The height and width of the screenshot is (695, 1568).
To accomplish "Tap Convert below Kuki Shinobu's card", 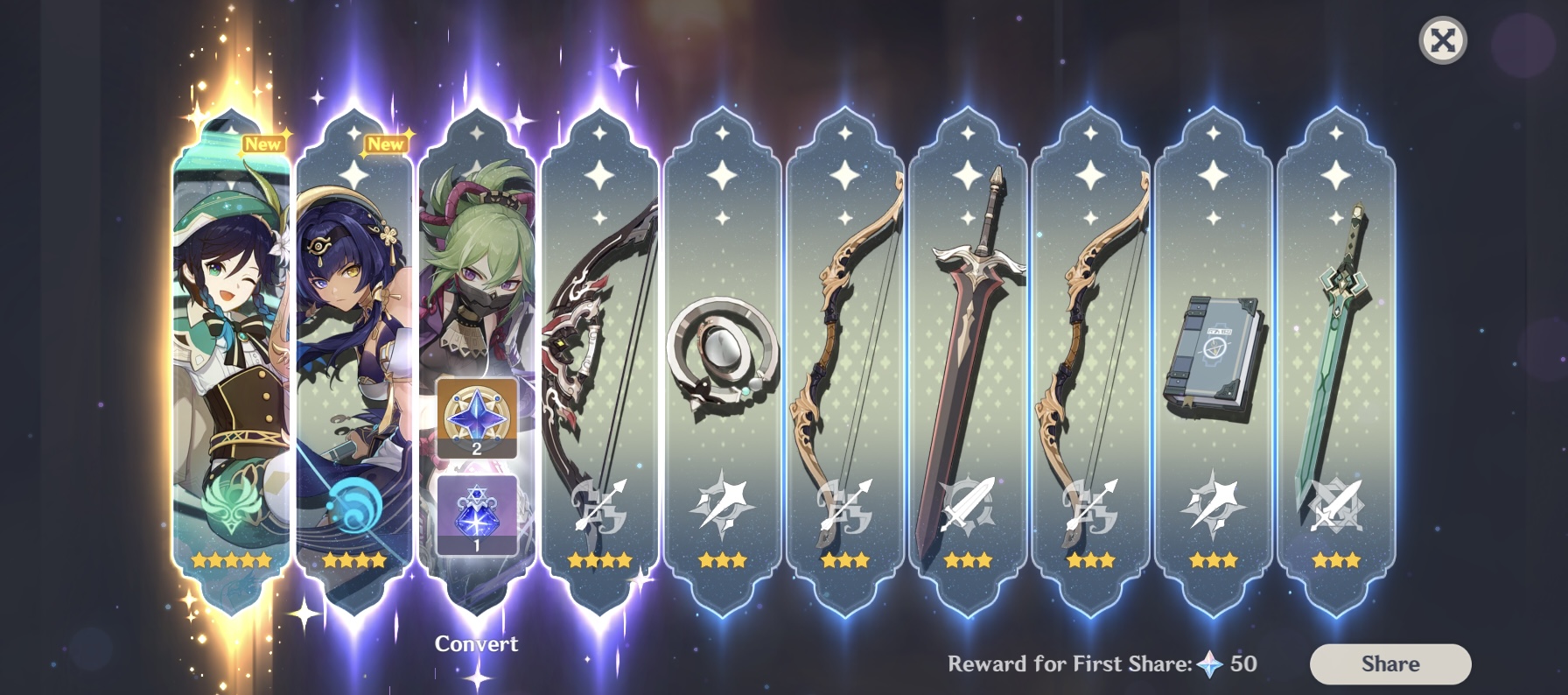I will tap(475, 643).
